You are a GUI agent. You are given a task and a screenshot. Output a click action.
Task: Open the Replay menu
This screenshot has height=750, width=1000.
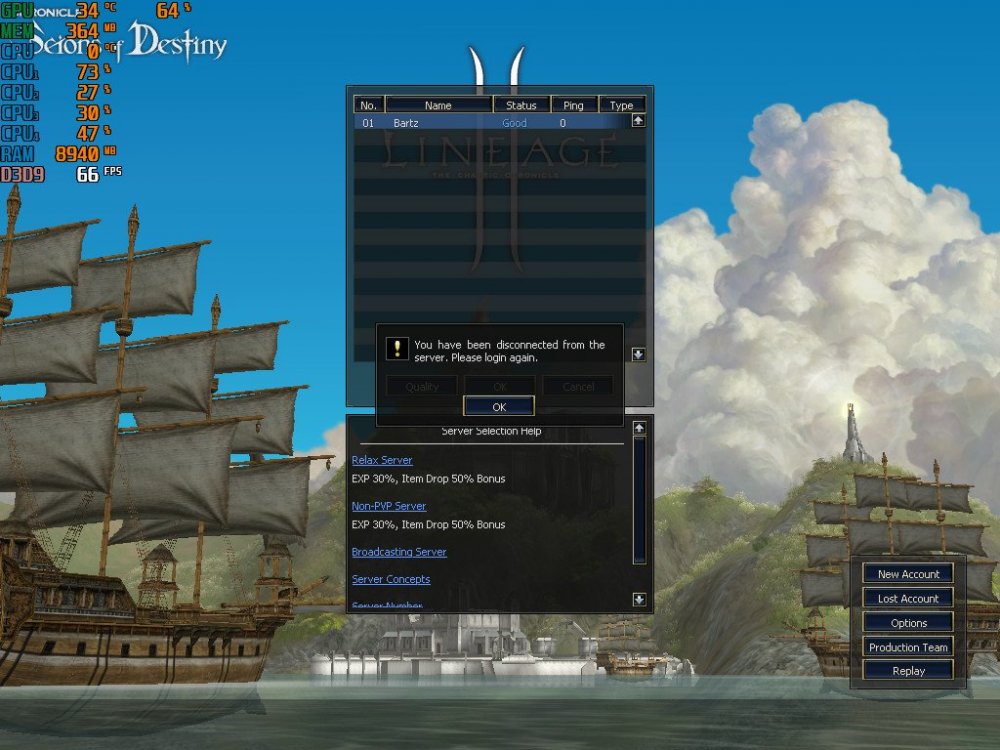coord(908,671)
